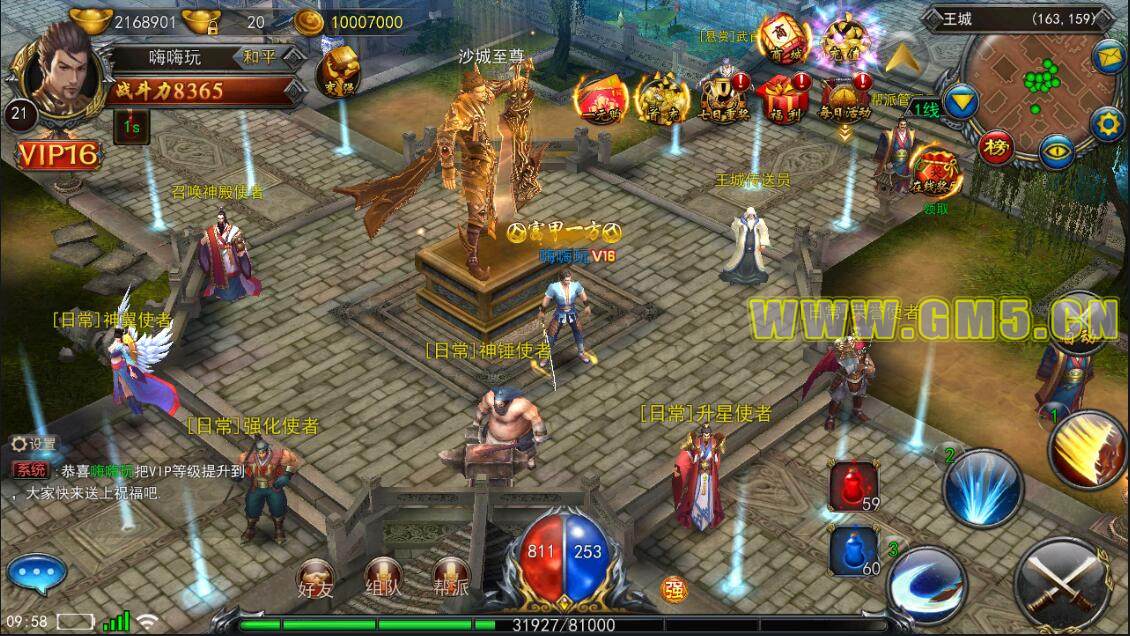Screen dimensions: 1130x636
Task: Open the 首充 first-recharge gold icon
Action: 663,101
